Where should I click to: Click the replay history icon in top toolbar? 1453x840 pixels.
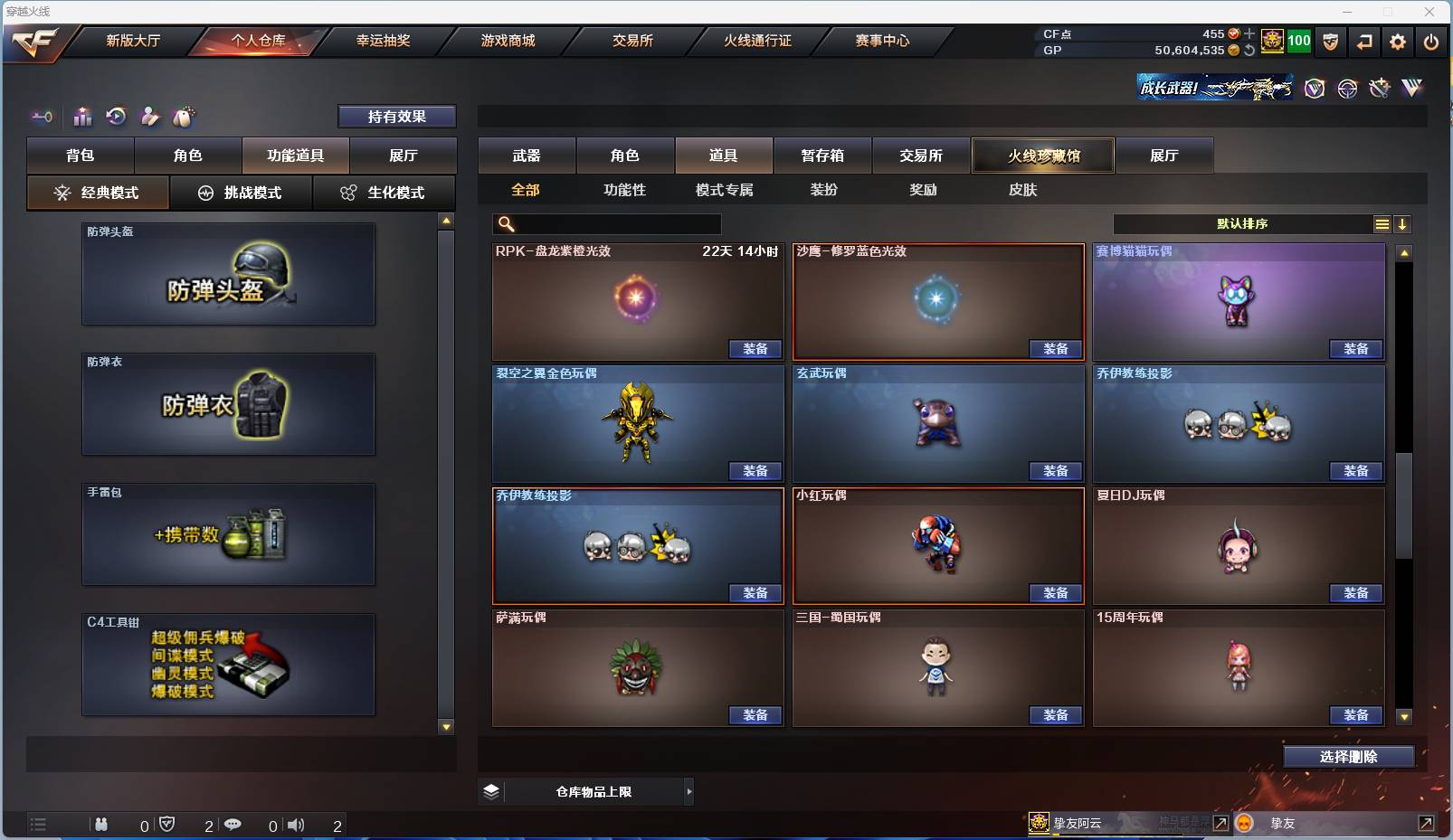[116, 117]
